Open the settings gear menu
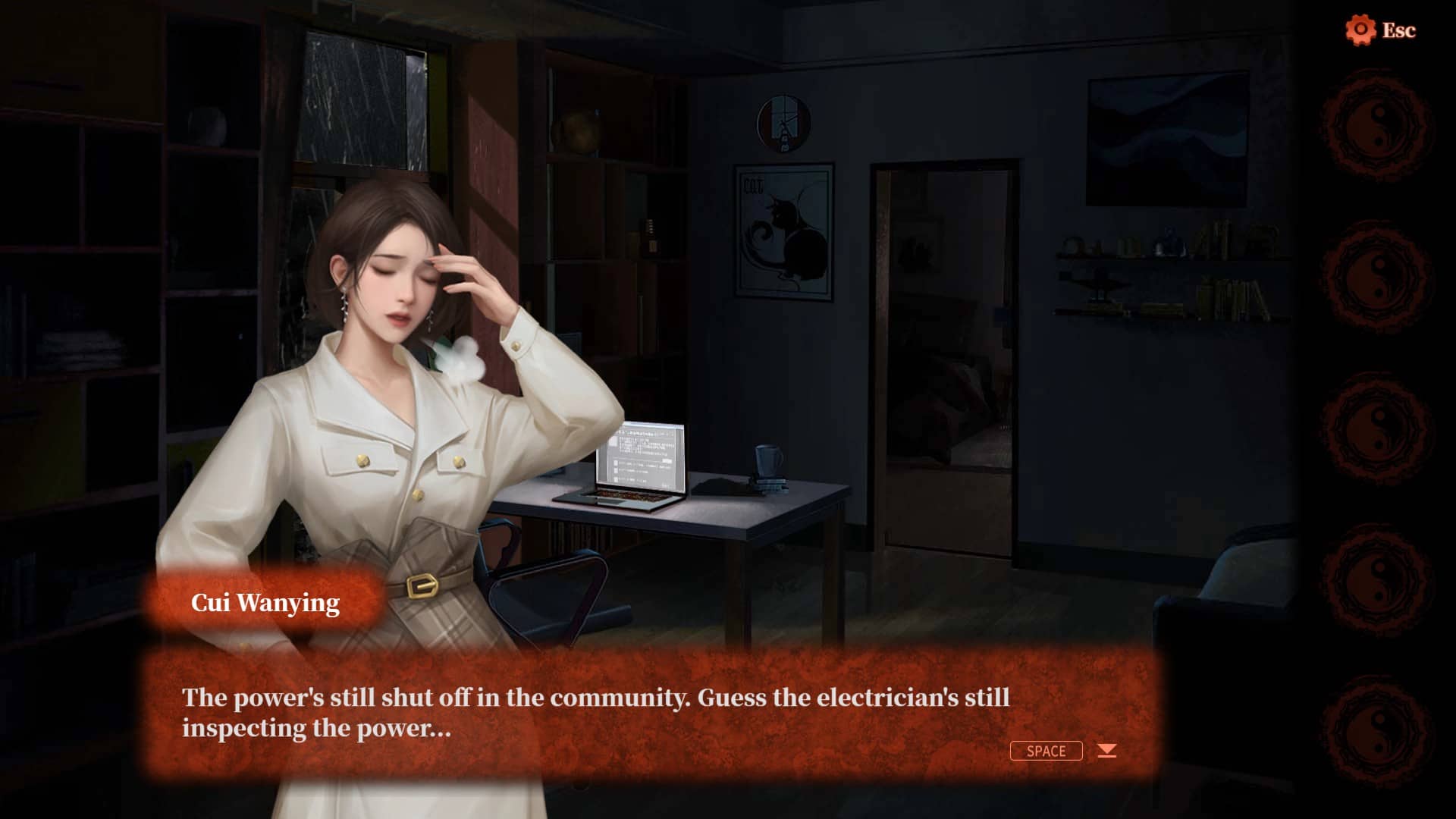This screenshot has height=819, width=1456. click(x=1360, y=30)
